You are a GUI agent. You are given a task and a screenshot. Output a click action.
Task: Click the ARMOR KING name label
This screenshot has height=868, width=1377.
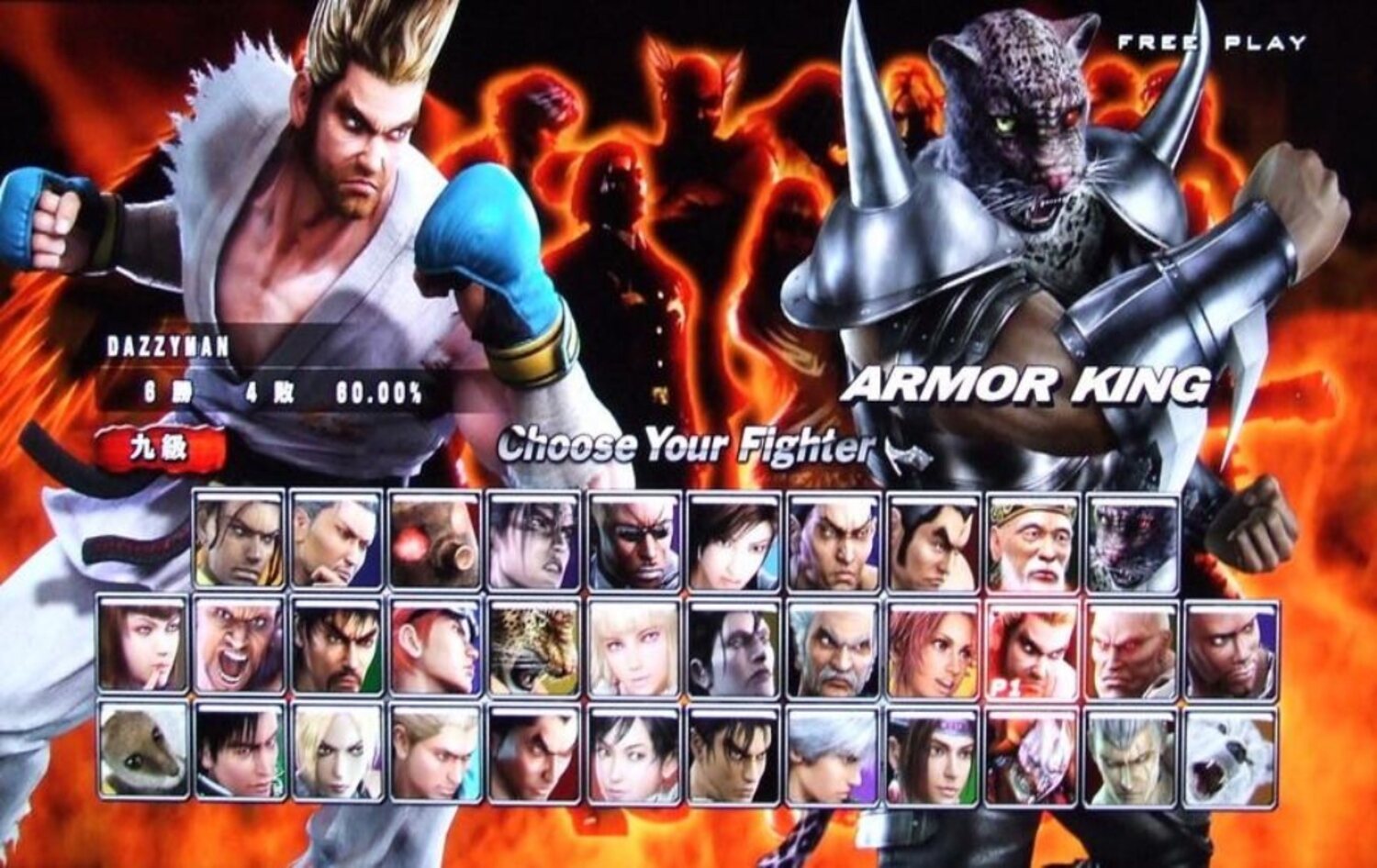(x=1028, y=389)
